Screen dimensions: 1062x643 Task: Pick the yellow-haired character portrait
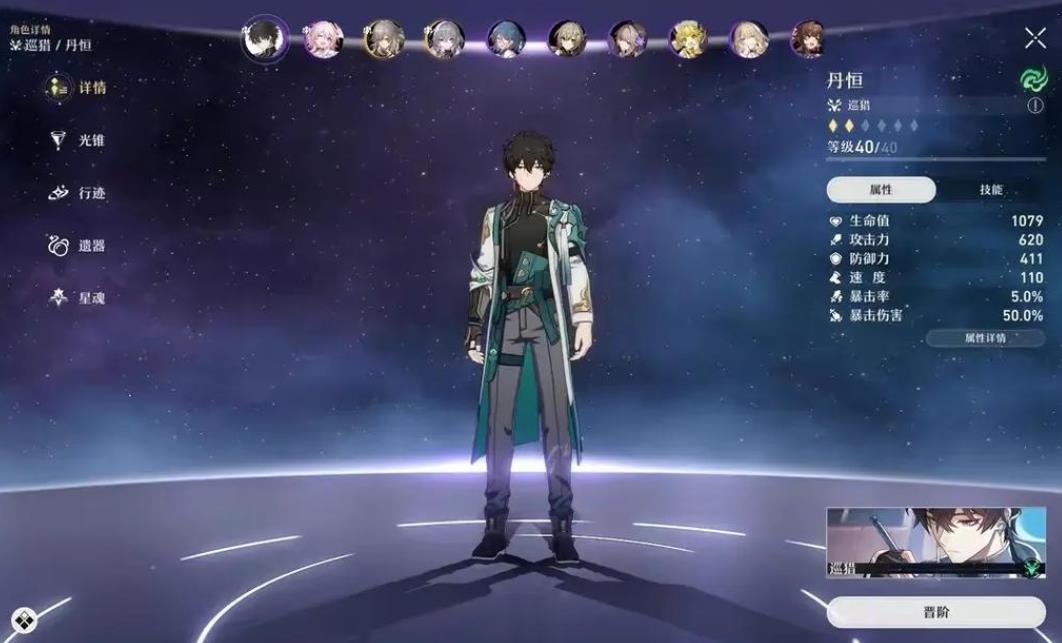687,40
